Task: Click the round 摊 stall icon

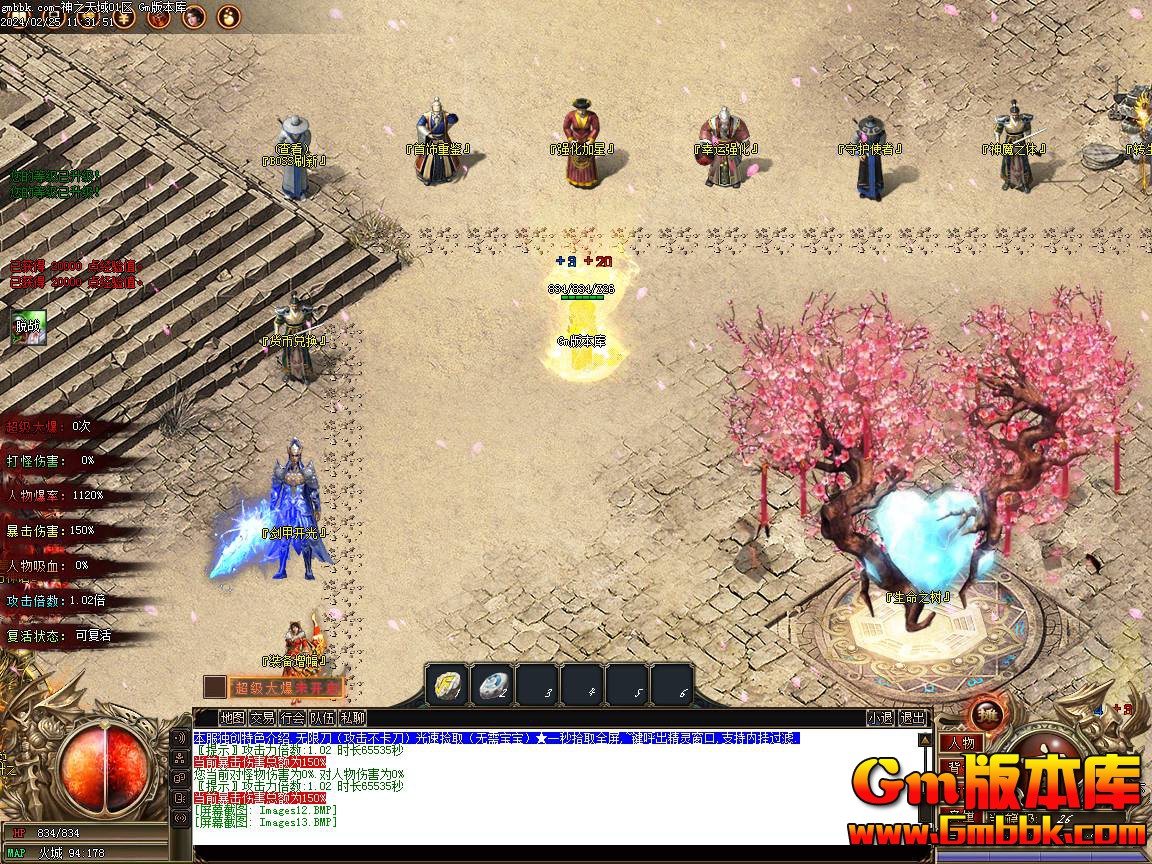Action: (x=988, y=716)
